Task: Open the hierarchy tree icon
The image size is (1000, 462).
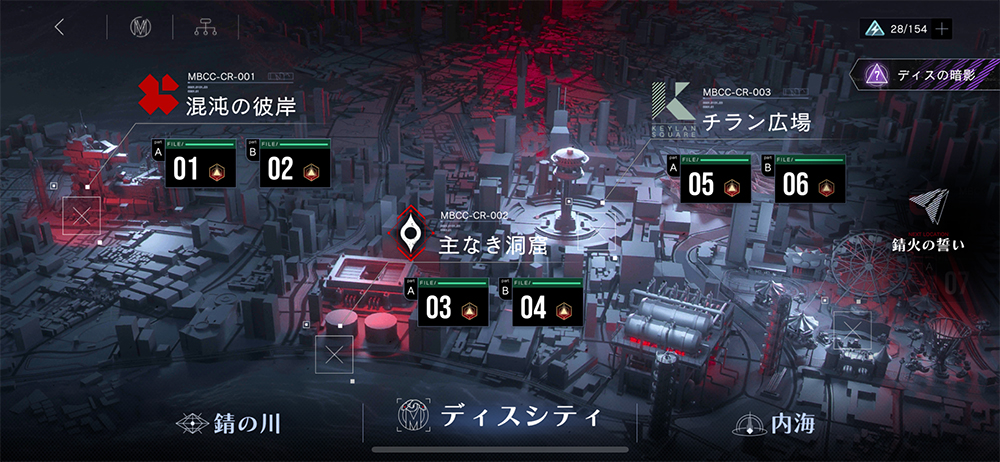Action: 206,28
